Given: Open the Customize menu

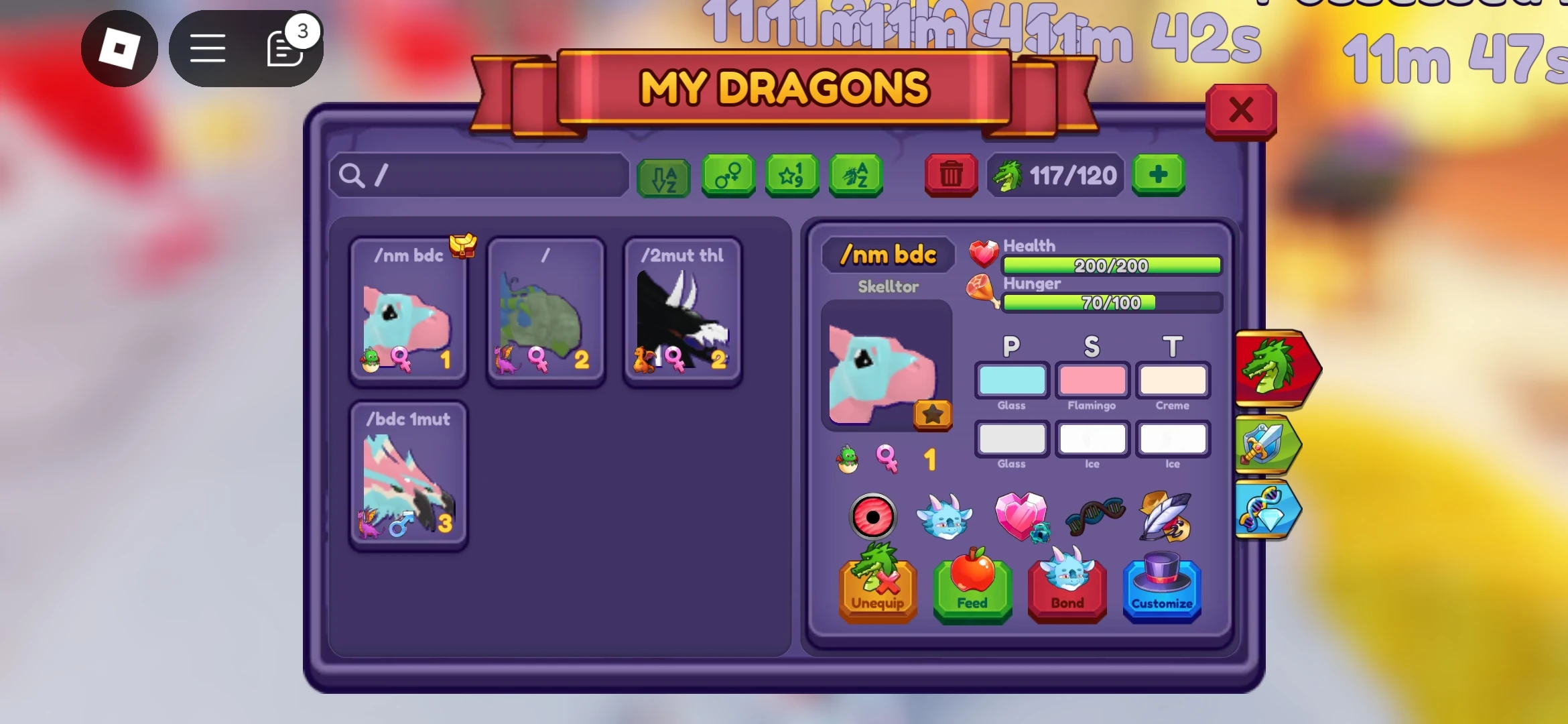Looking at the screenshot, I should [x=1161, y=592].
